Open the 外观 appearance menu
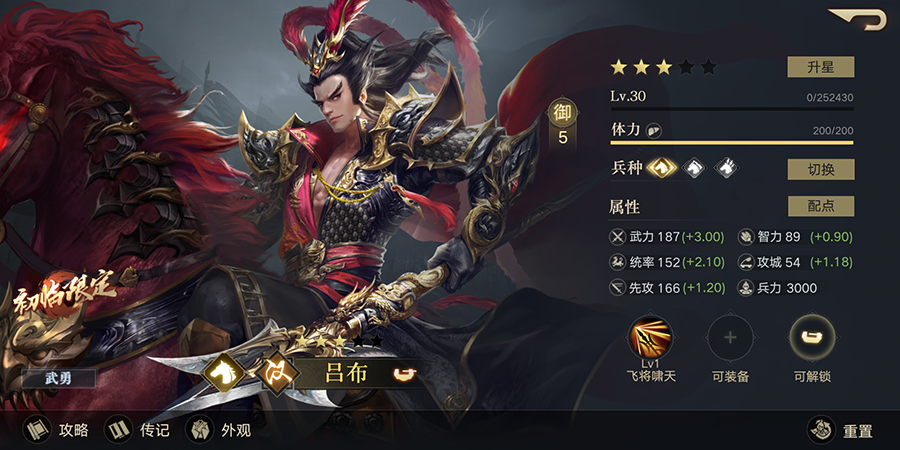 click(x=220, y=430)
